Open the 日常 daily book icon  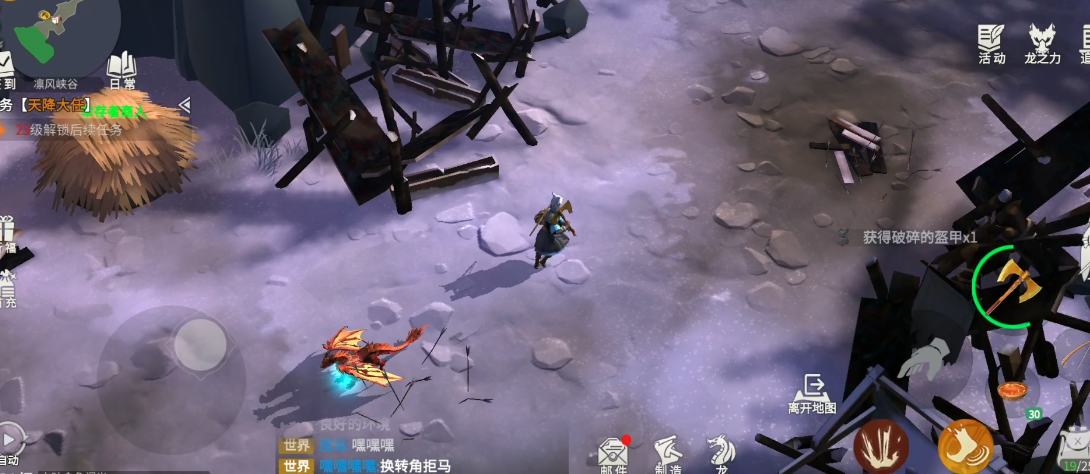coord(122,70)
